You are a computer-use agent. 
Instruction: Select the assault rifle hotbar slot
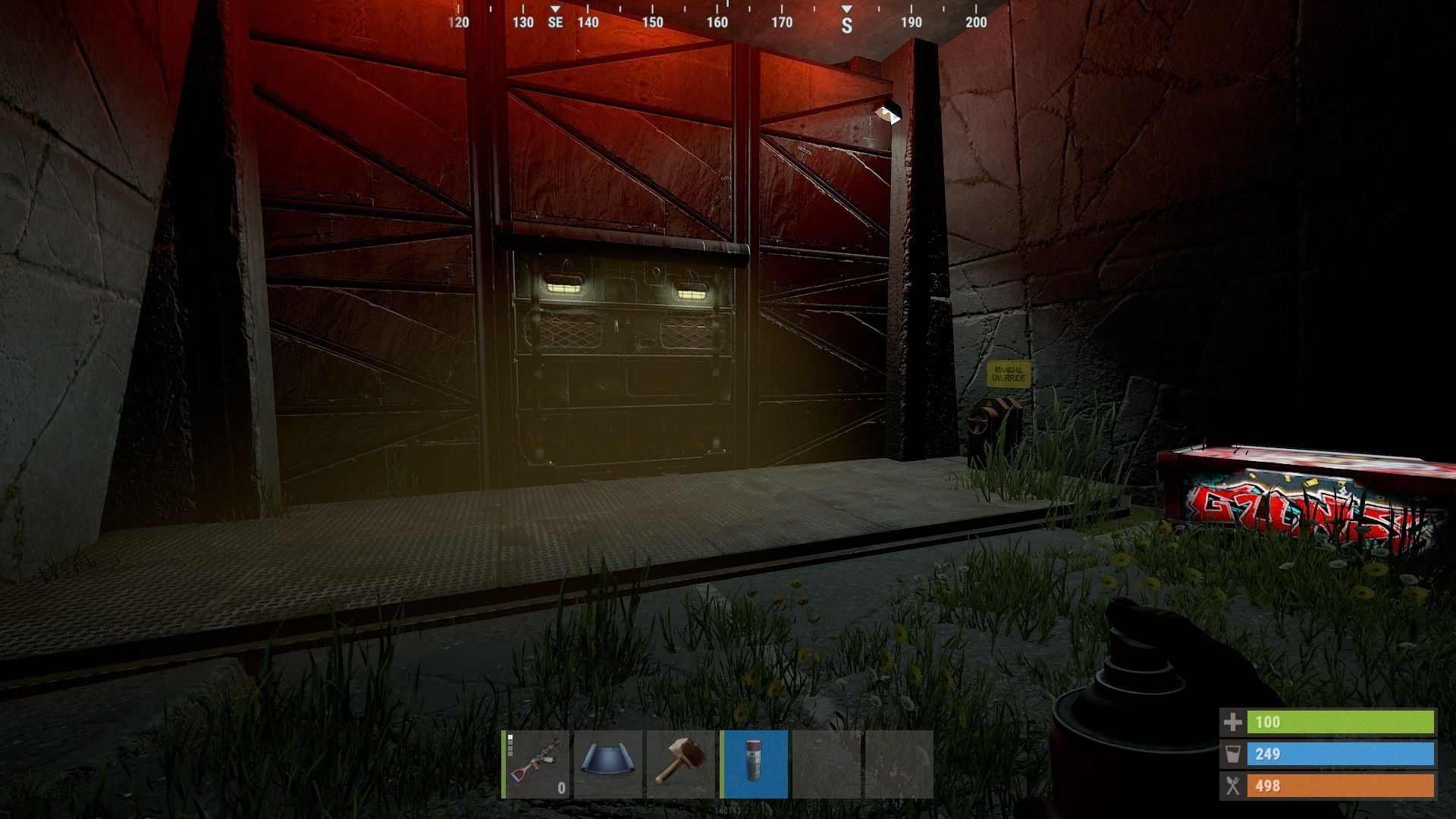click(x=535, y=764)
